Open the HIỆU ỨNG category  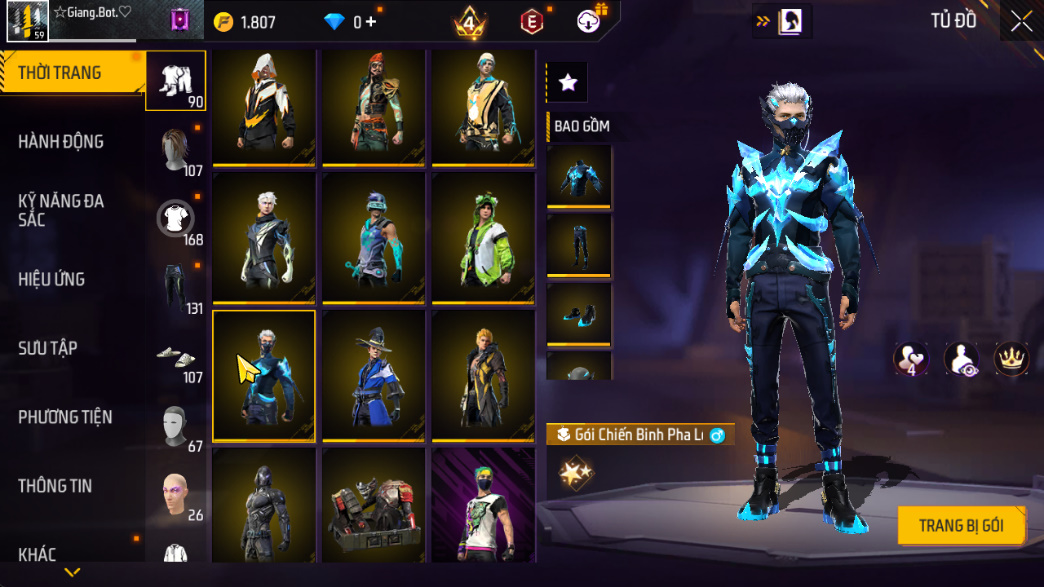(51, 279)
